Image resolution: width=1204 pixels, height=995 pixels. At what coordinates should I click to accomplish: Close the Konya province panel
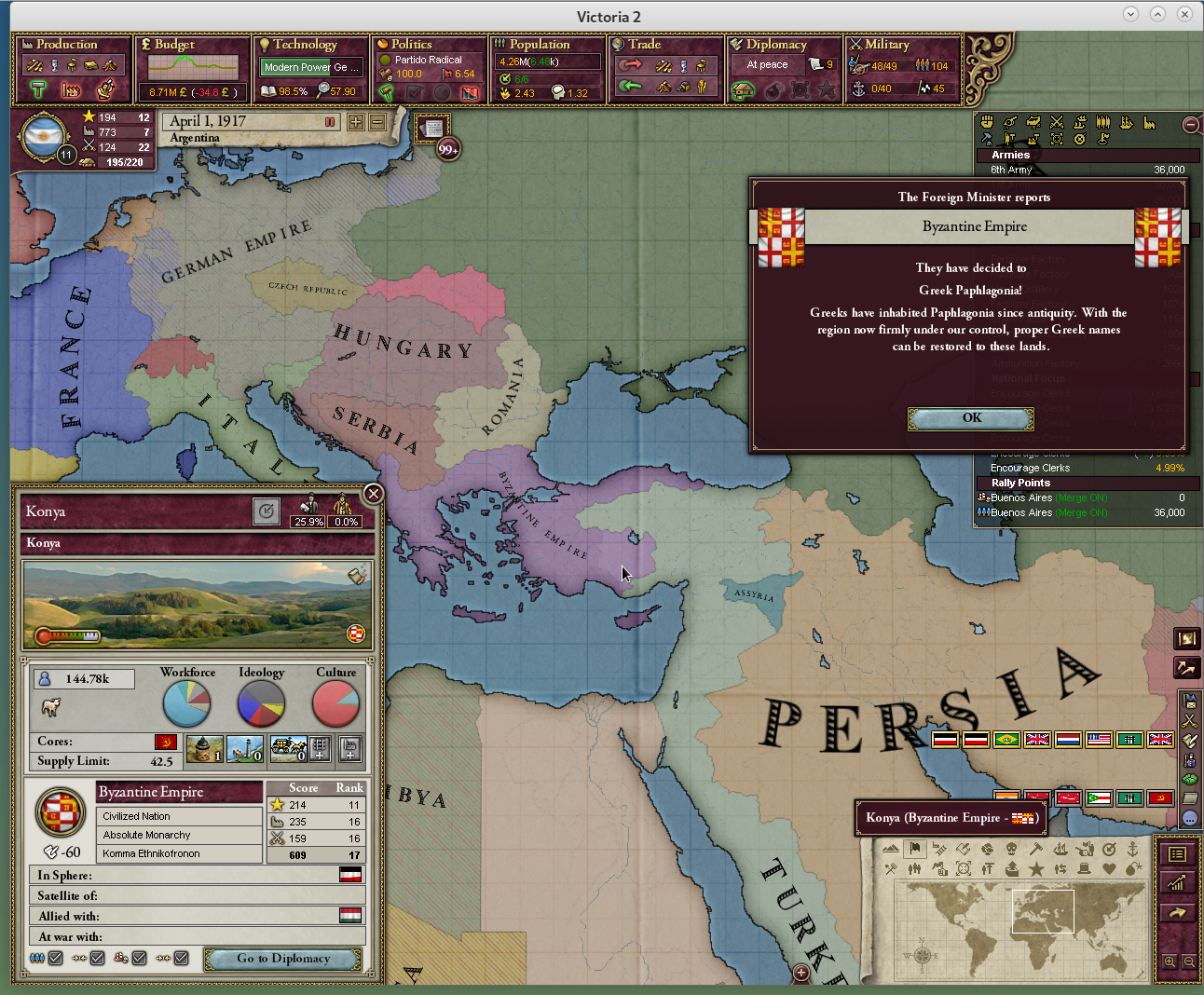[x=373, y=494]
